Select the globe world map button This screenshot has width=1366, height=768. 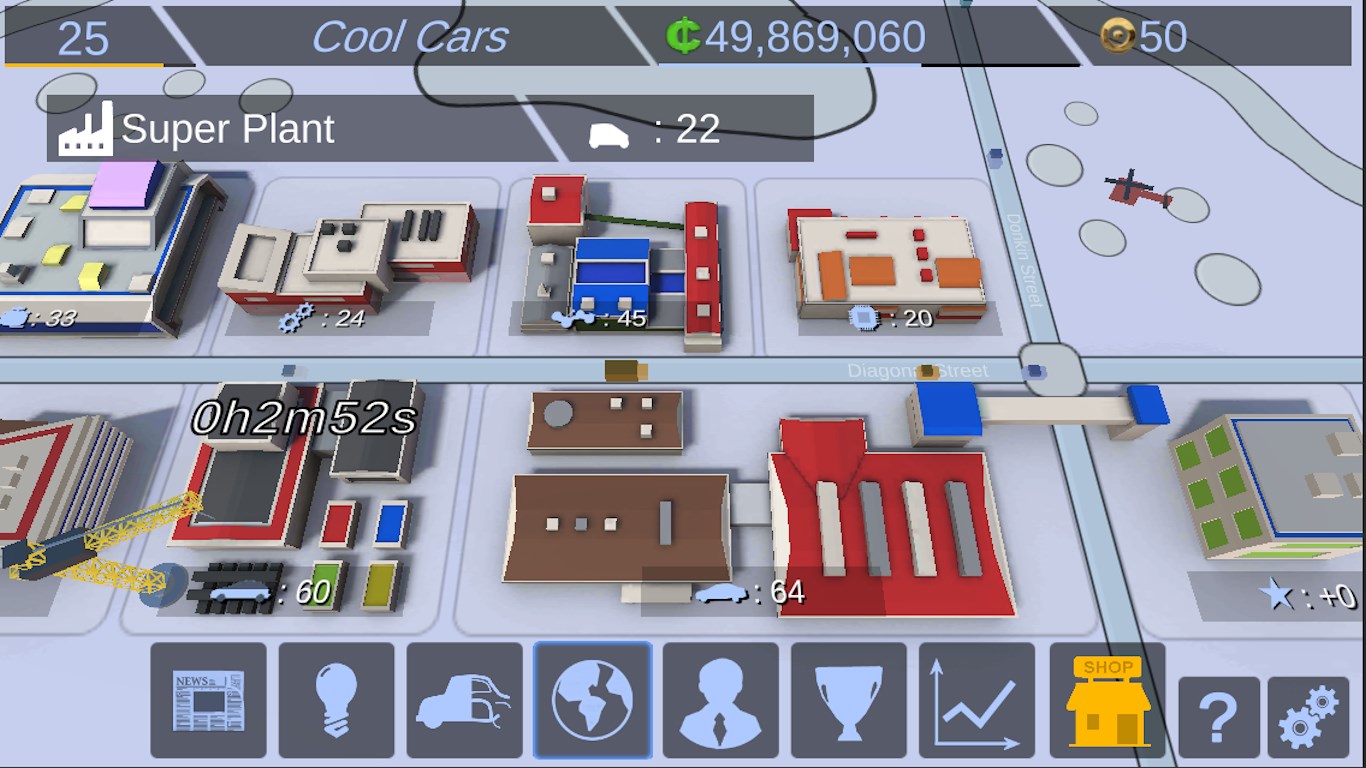point(593,700)
